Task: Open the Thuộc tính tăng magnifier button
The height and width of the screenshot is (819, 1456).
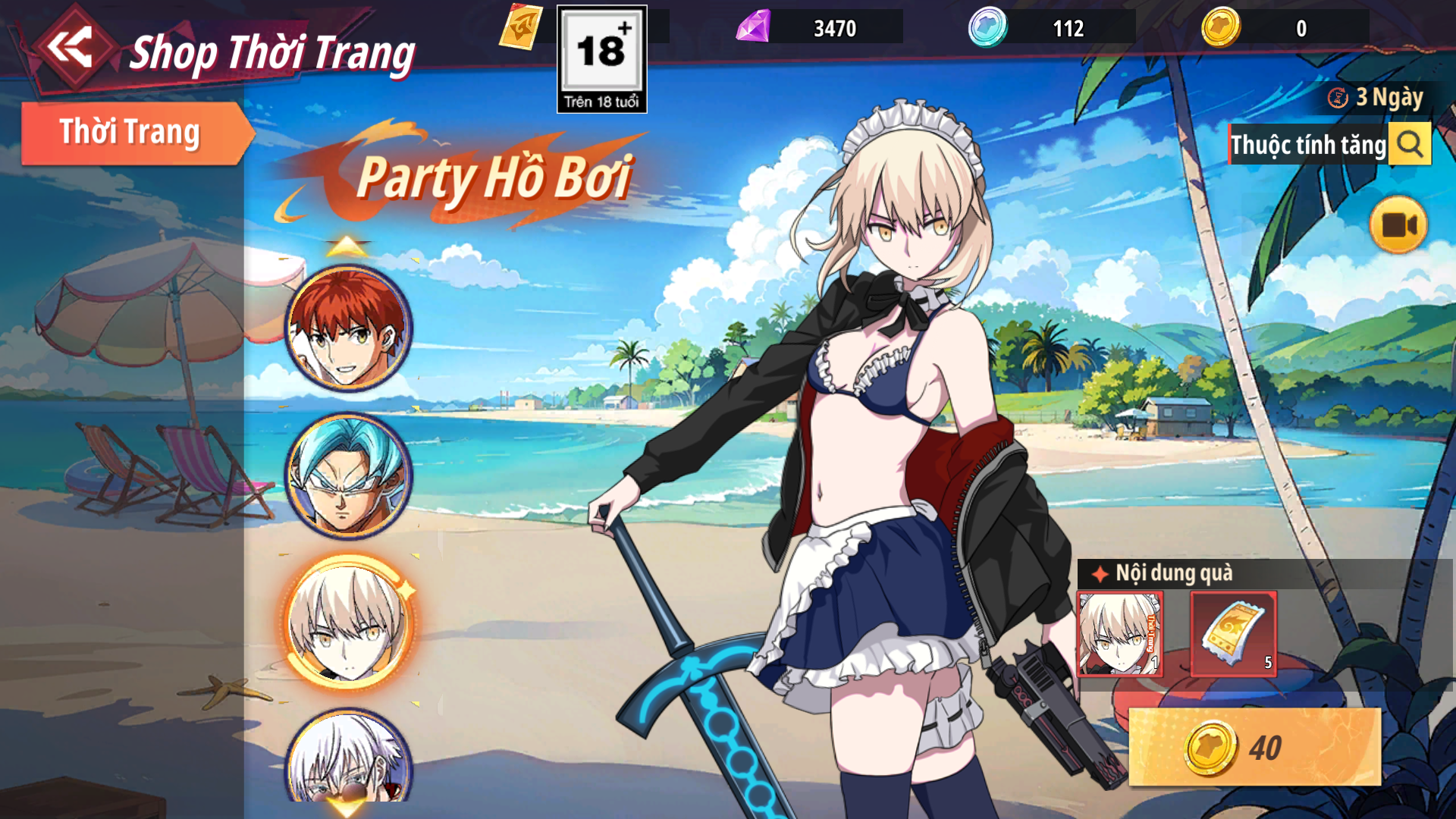Action: 1410,144
